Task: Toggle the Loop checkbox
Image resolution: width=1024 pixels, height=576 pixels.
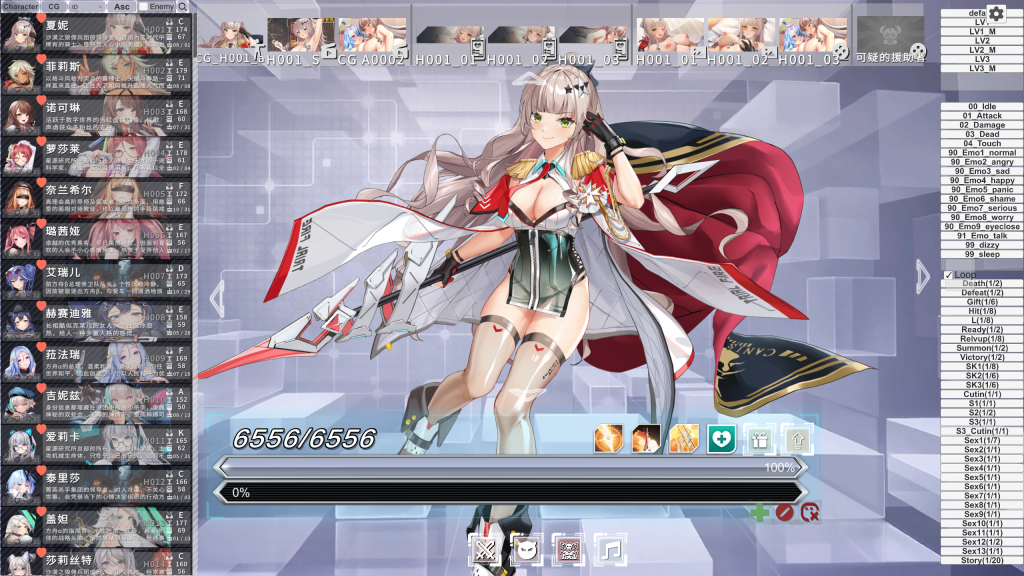Action: [x=949, y=275]
